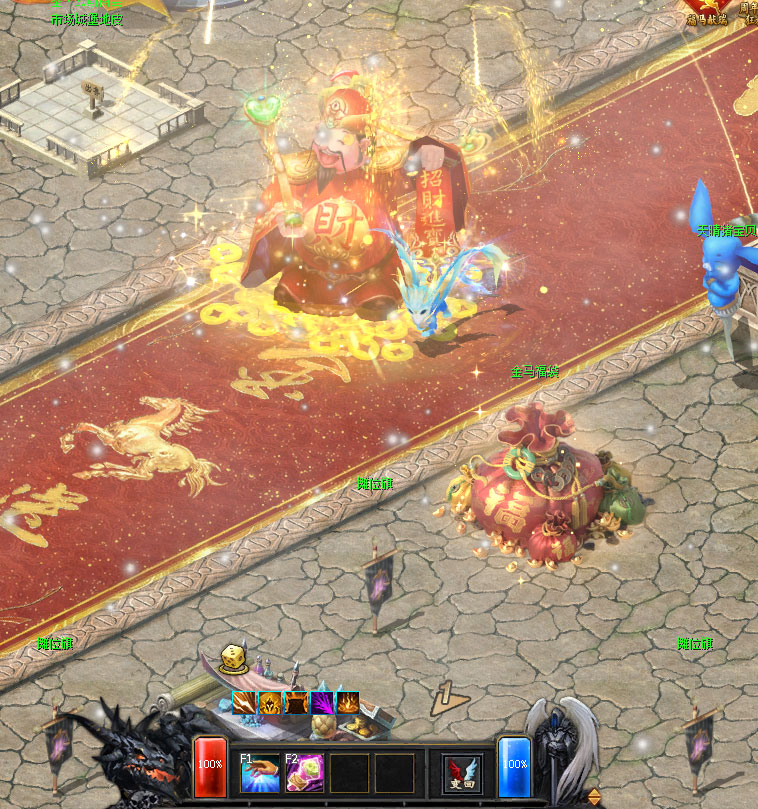Use the F2 purple scroll skill
This screenshot has height=809, width=758.
click(305, 772)
